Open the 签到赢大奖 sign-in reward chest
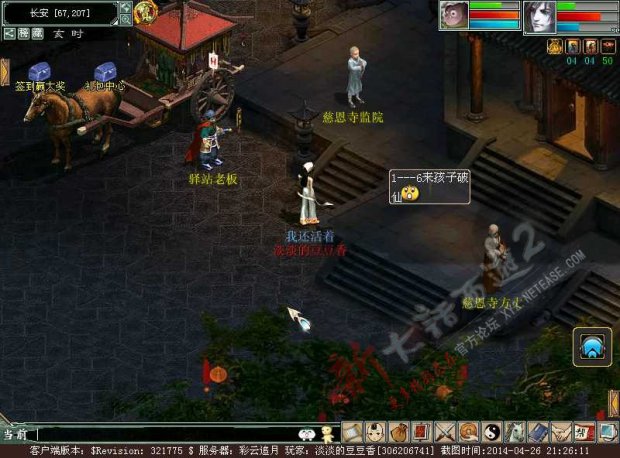Viewport: 620px width, 458px height. click(x=39, y=72)
